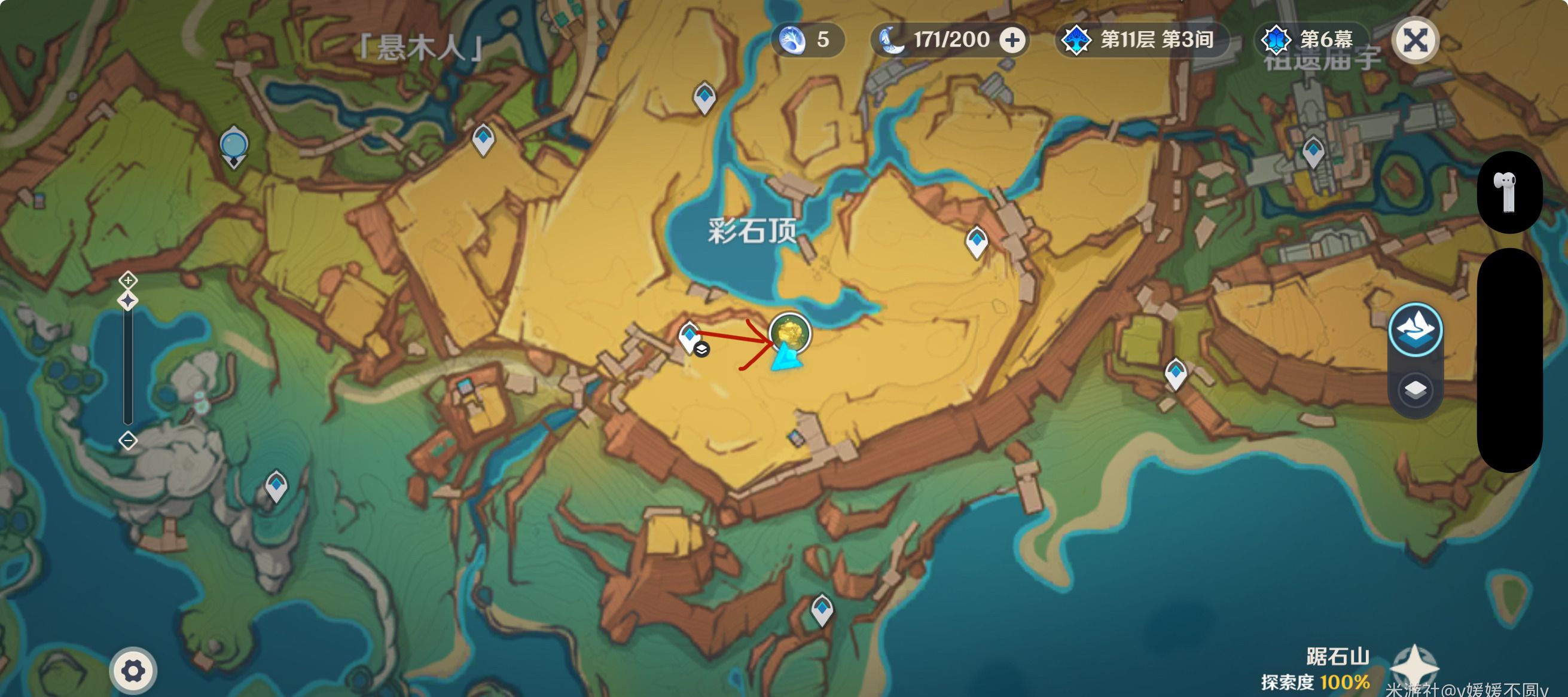Add resin with the plus button

click(1012, 41)
